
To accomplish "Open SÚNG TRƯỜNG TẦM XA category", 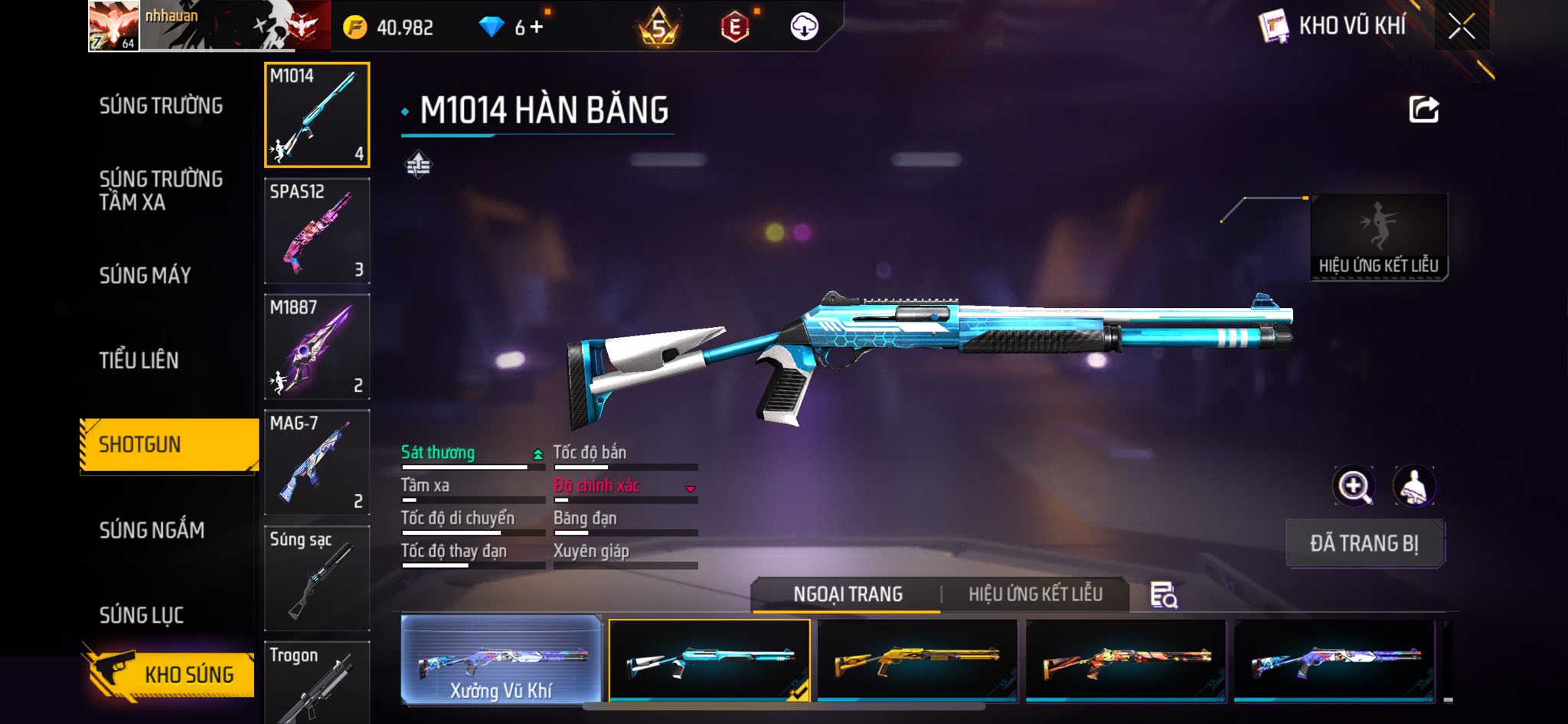I will click(x=161, y=190).
